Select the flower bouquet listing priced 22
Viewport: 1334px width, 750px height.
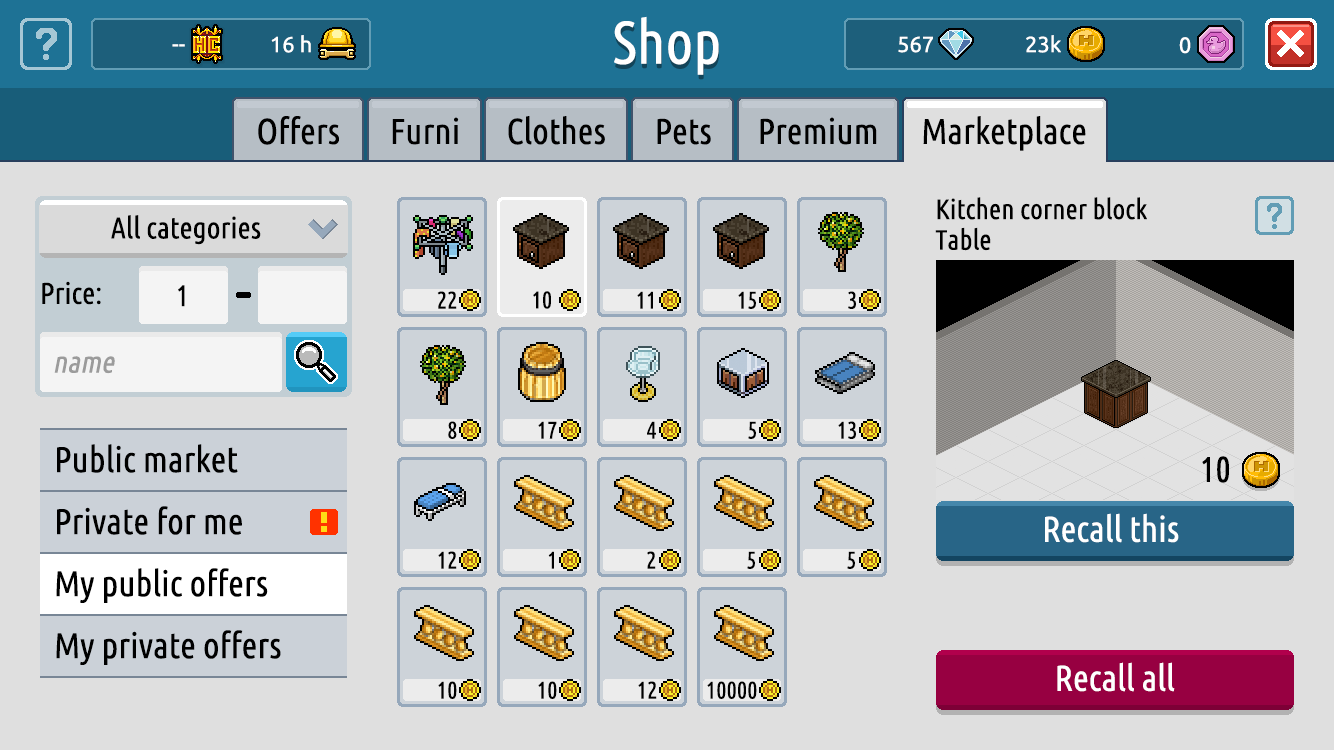pyautogui.click(x=442, y=257)
